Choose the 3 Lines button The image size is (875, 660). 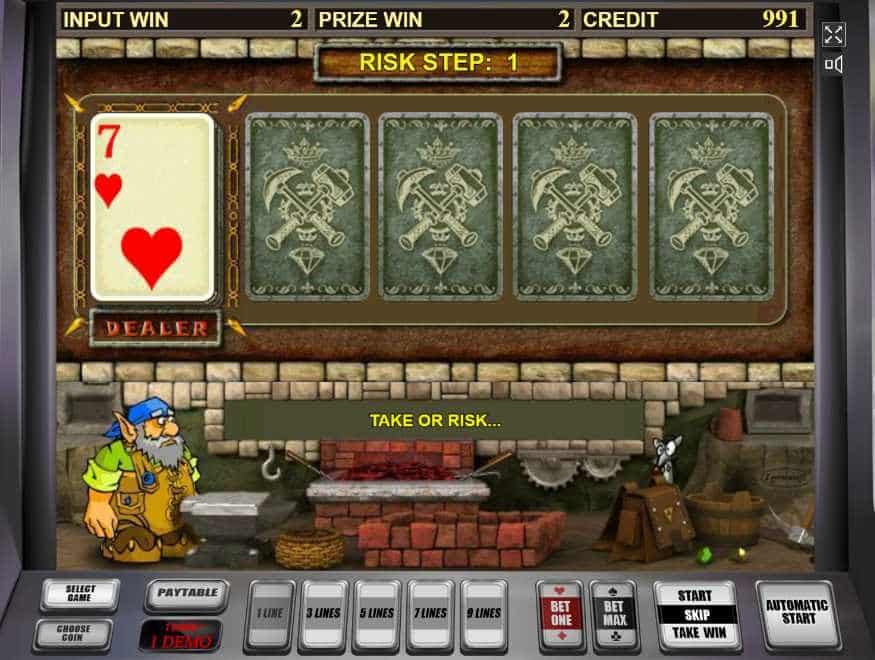coord(323,614)
